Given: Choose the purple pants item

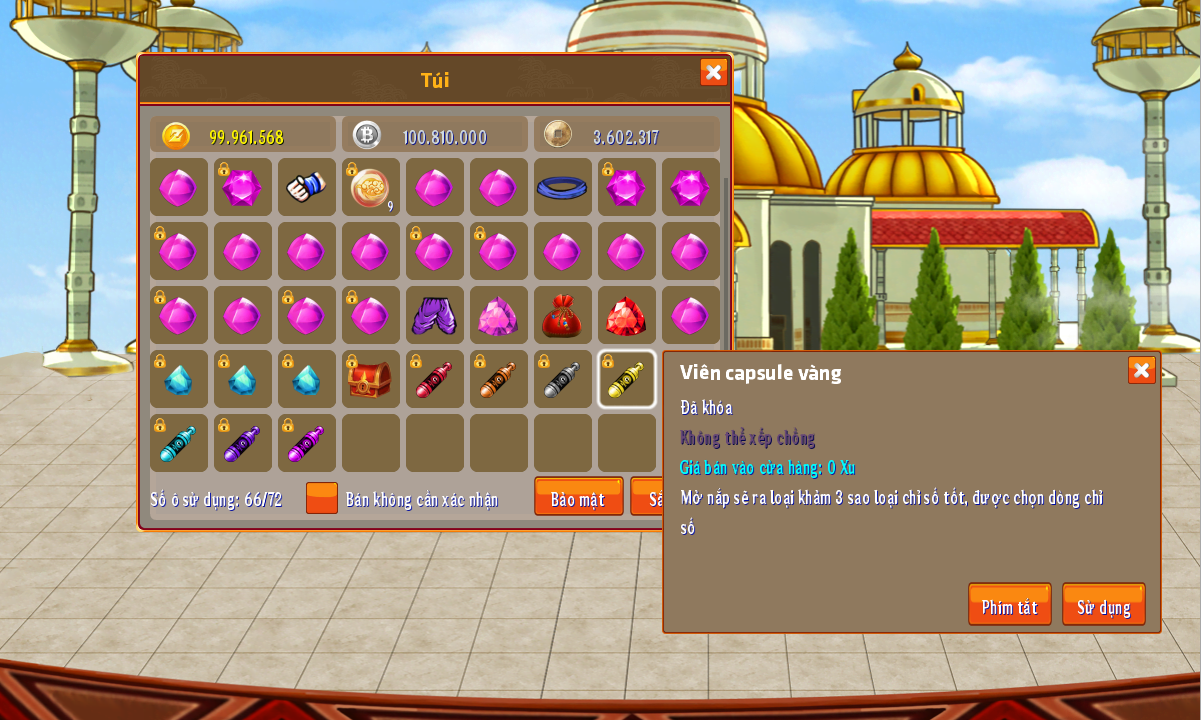Looking at the screenshot, I should click(x=434, y=315).
